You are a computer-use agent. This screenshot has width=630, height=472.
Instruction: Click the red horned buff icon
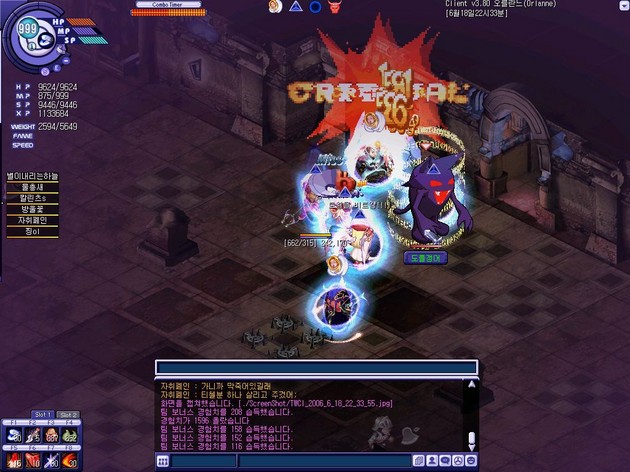[x=336, y=7]
